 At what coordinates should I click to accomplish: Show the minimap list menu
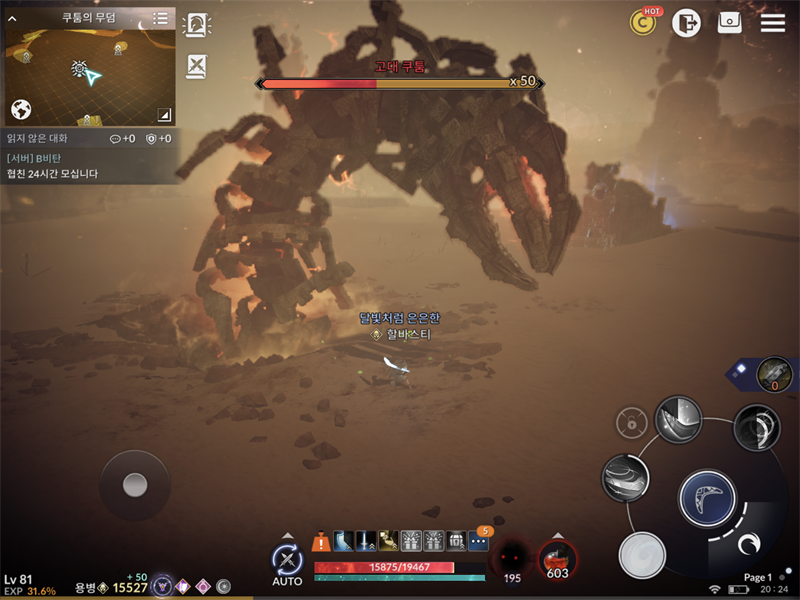point(161,19)
